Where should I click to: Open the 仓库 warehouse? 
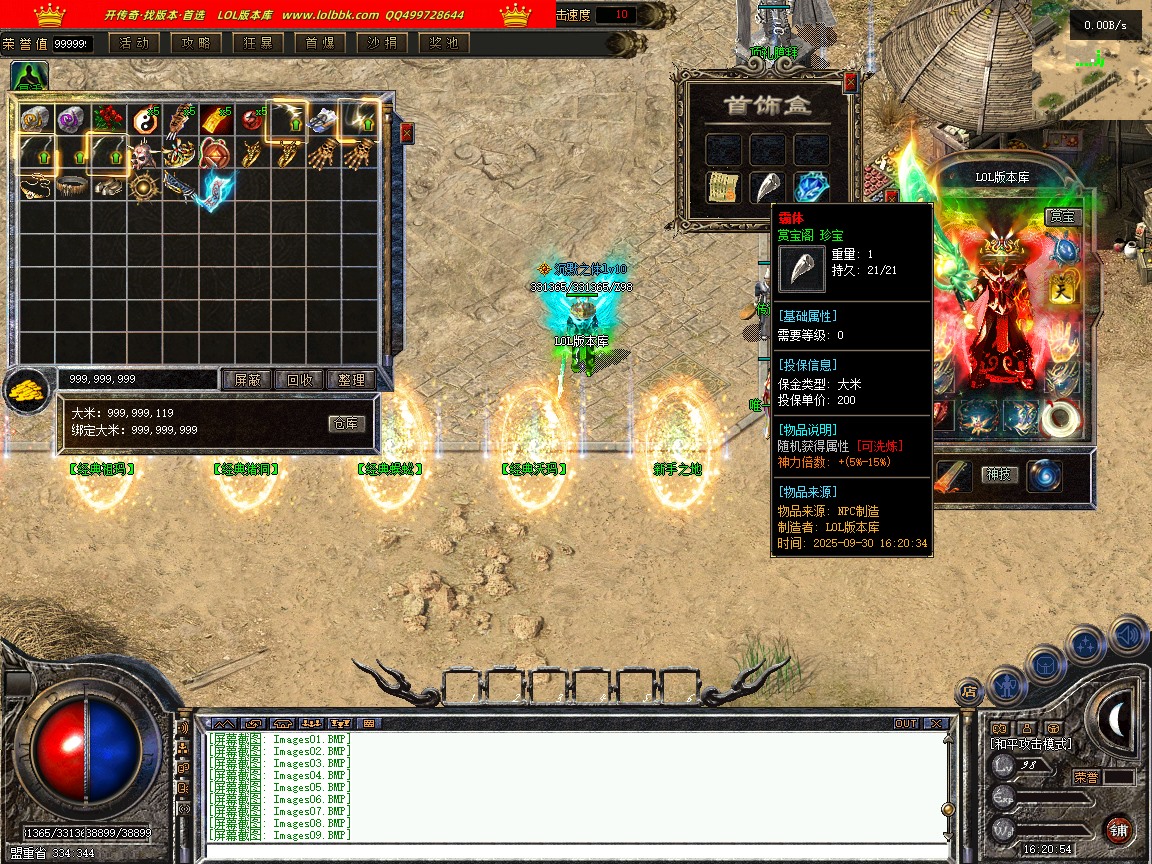click(346, 424)
